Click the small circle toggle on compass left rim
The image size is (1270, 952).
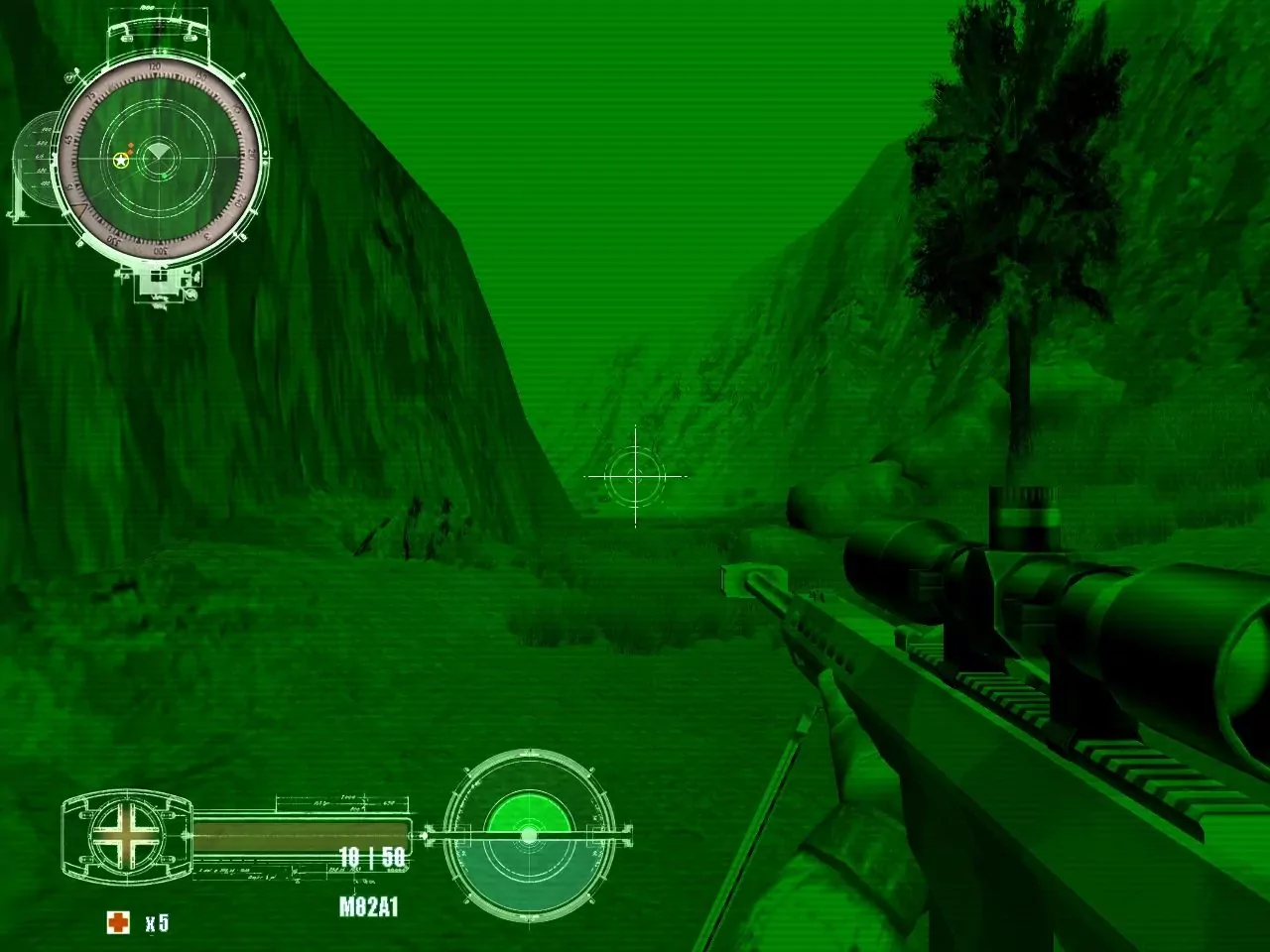pyautogui.click(x=69, y=78)
